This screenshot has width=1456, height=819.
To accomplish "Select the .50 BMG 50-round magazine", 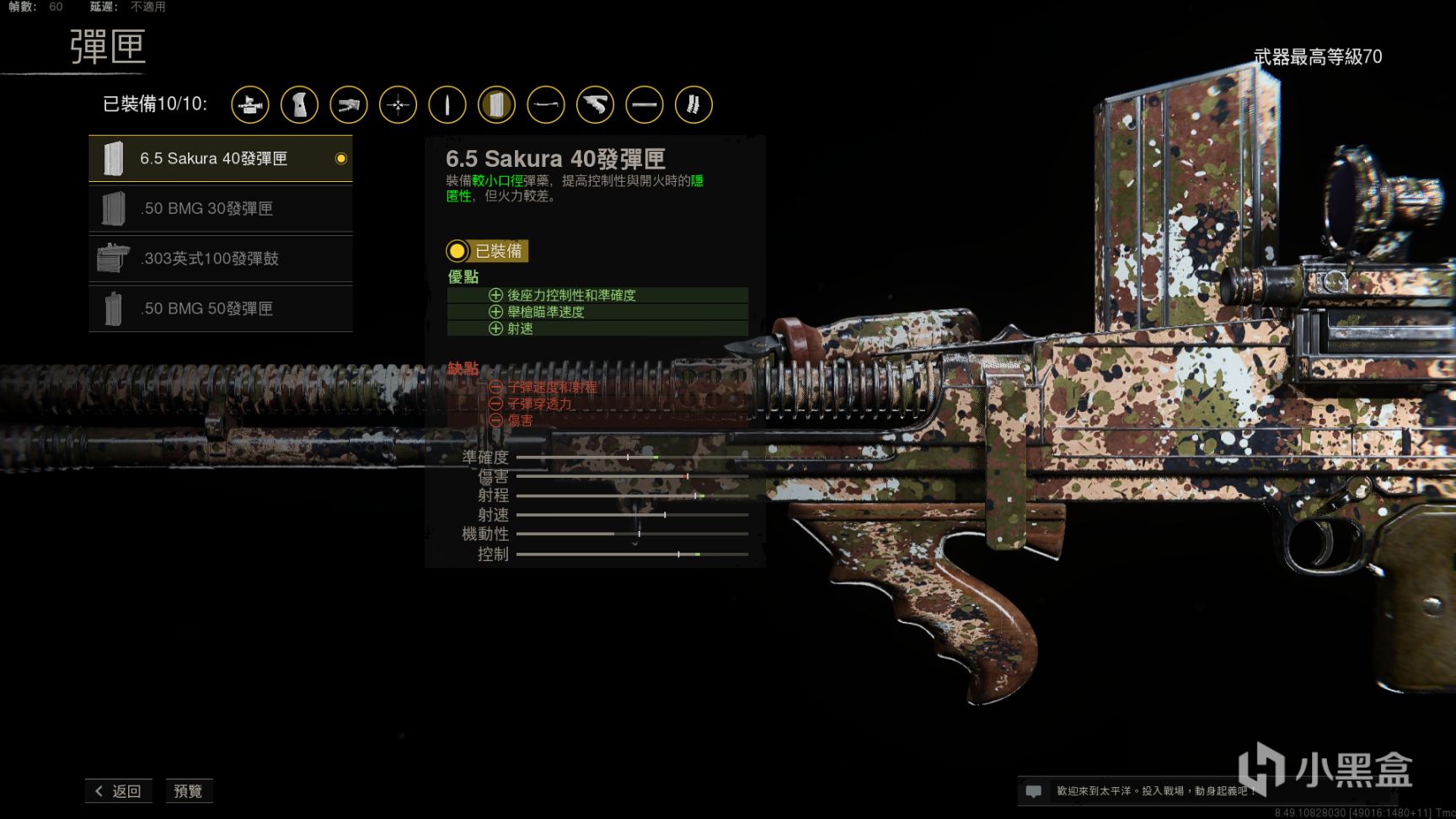I will point(220,308).
